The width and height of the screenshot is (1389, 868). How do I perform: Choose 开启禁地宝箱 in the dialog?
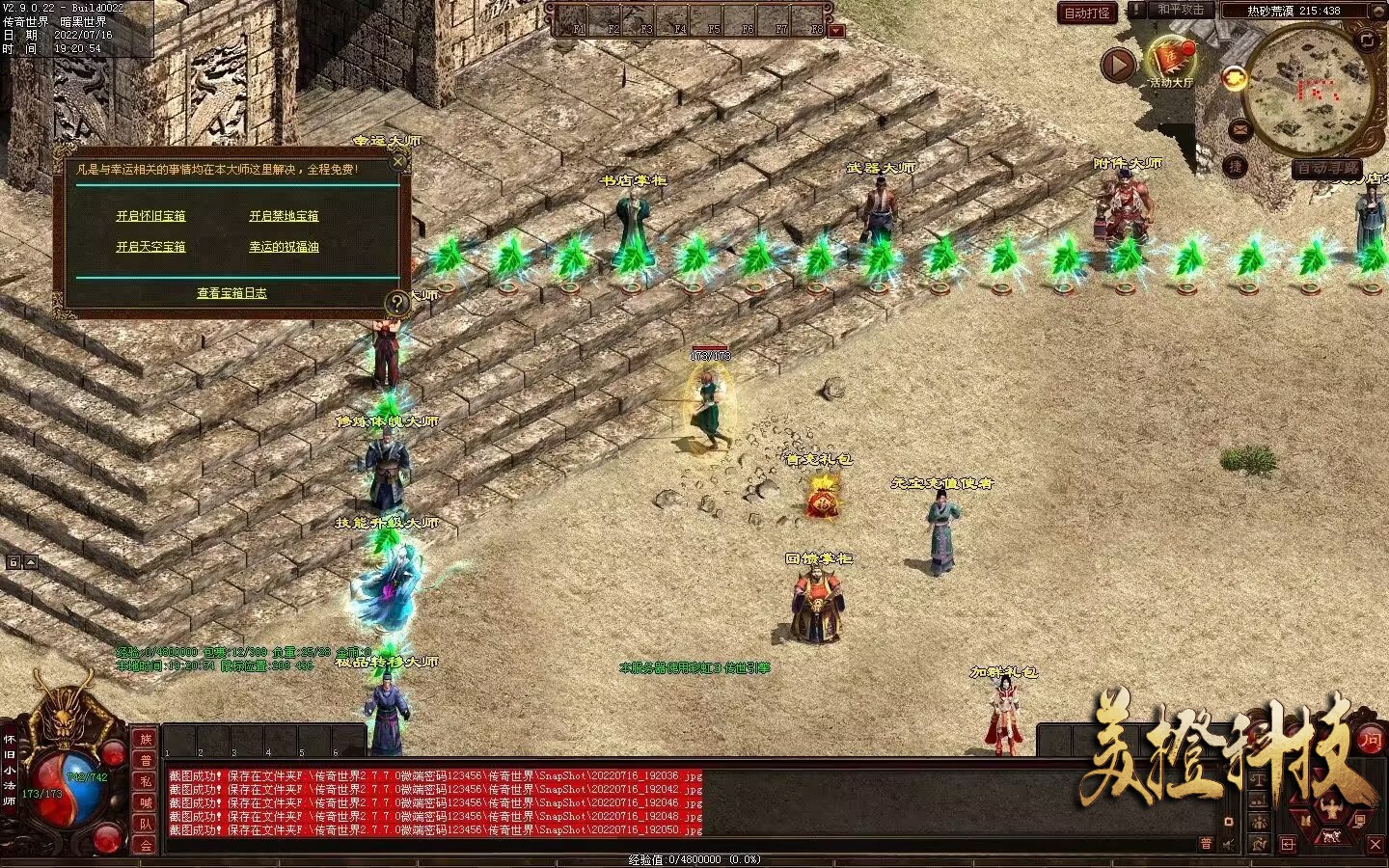[284, 216]
